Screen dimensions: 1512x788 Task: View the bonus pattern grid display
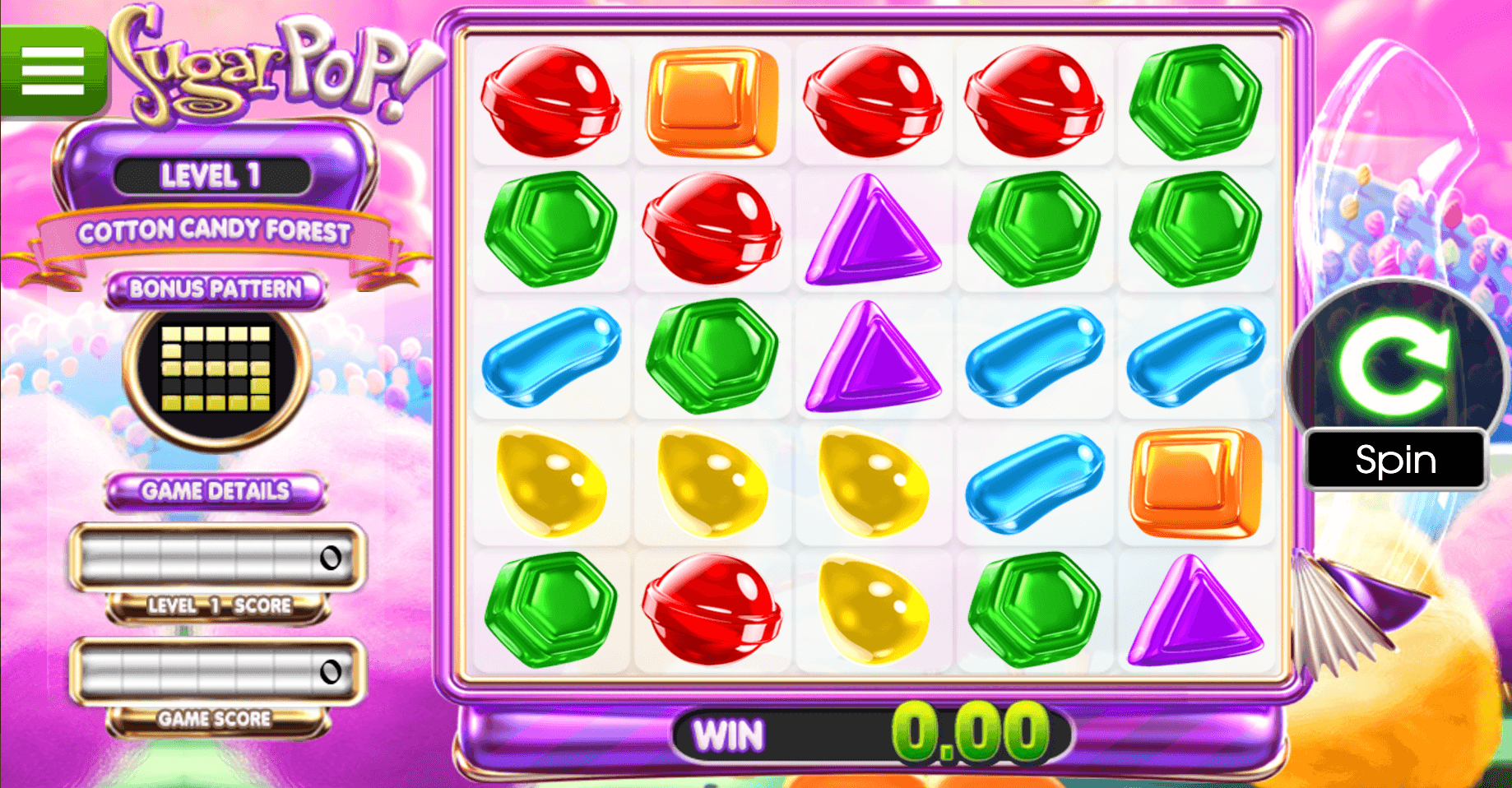[x=216, y=368]
